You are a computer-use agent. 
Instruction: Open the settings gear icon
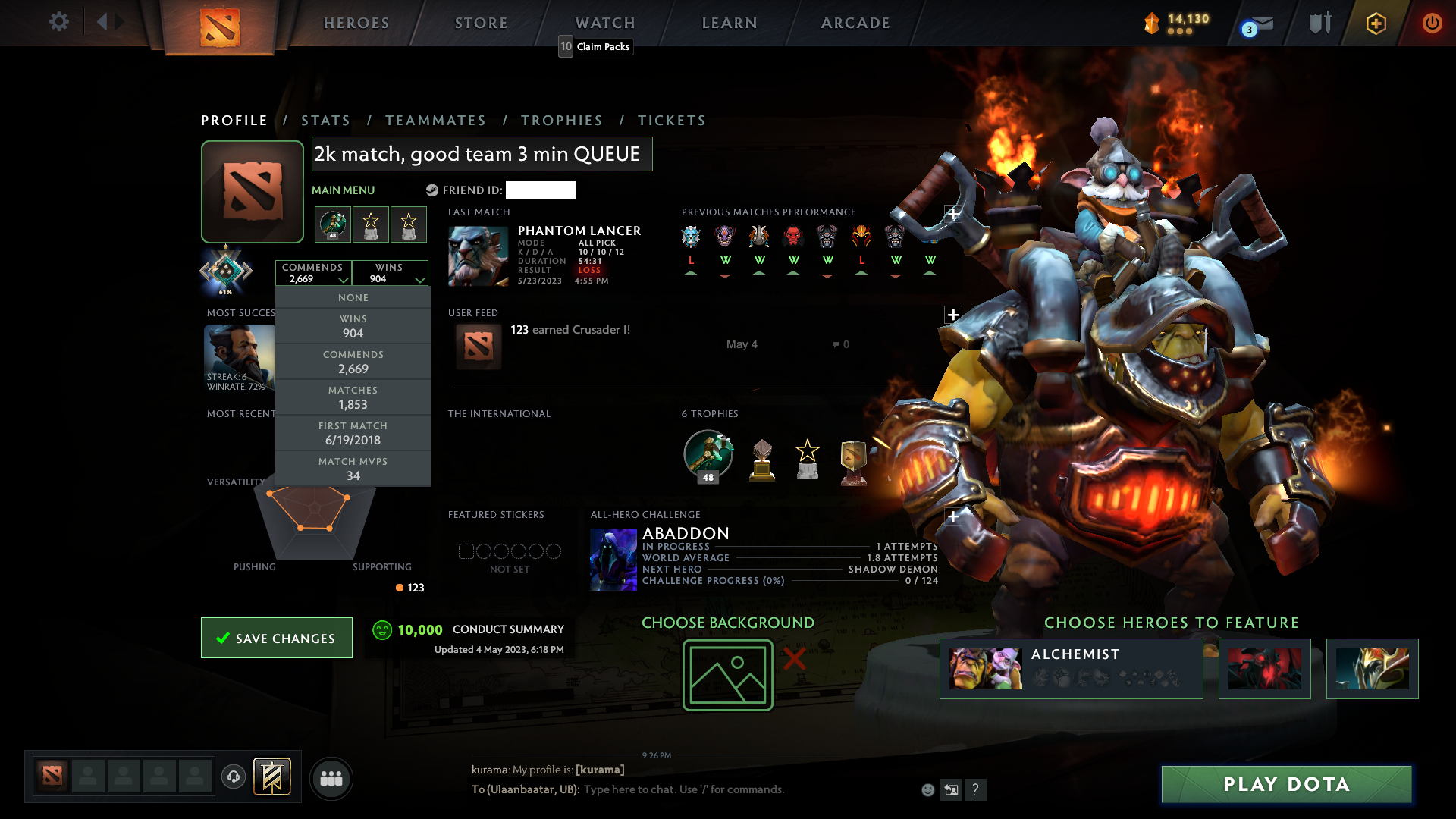tap(58, 22)
